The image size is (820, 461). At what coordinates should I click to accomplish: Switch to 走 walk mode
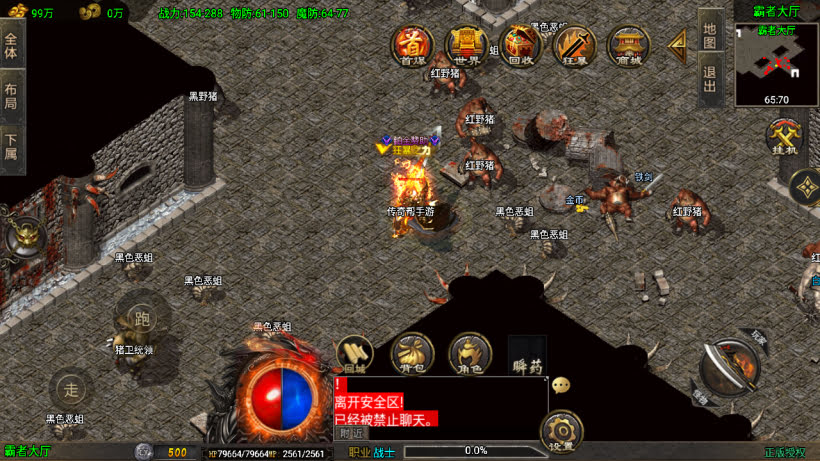pyautogui.click(x=69, y=388)
